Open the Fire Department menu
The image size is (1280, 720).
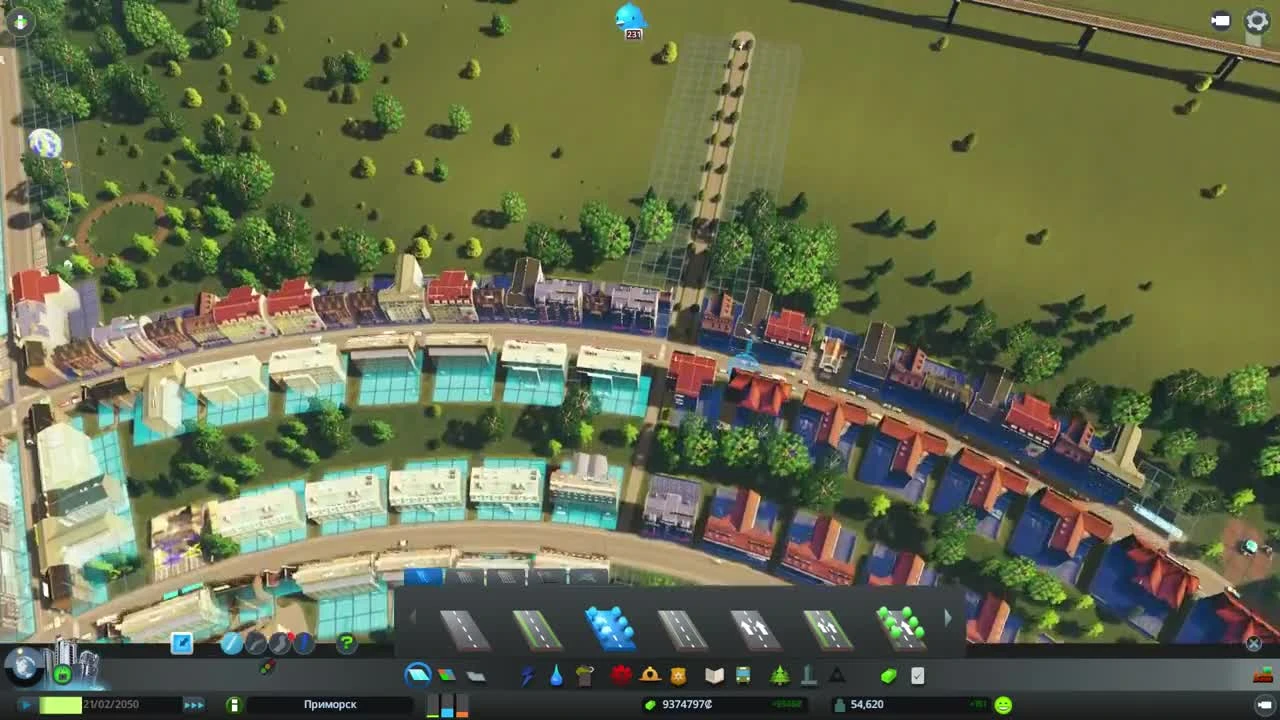click(x=648, y=675)
